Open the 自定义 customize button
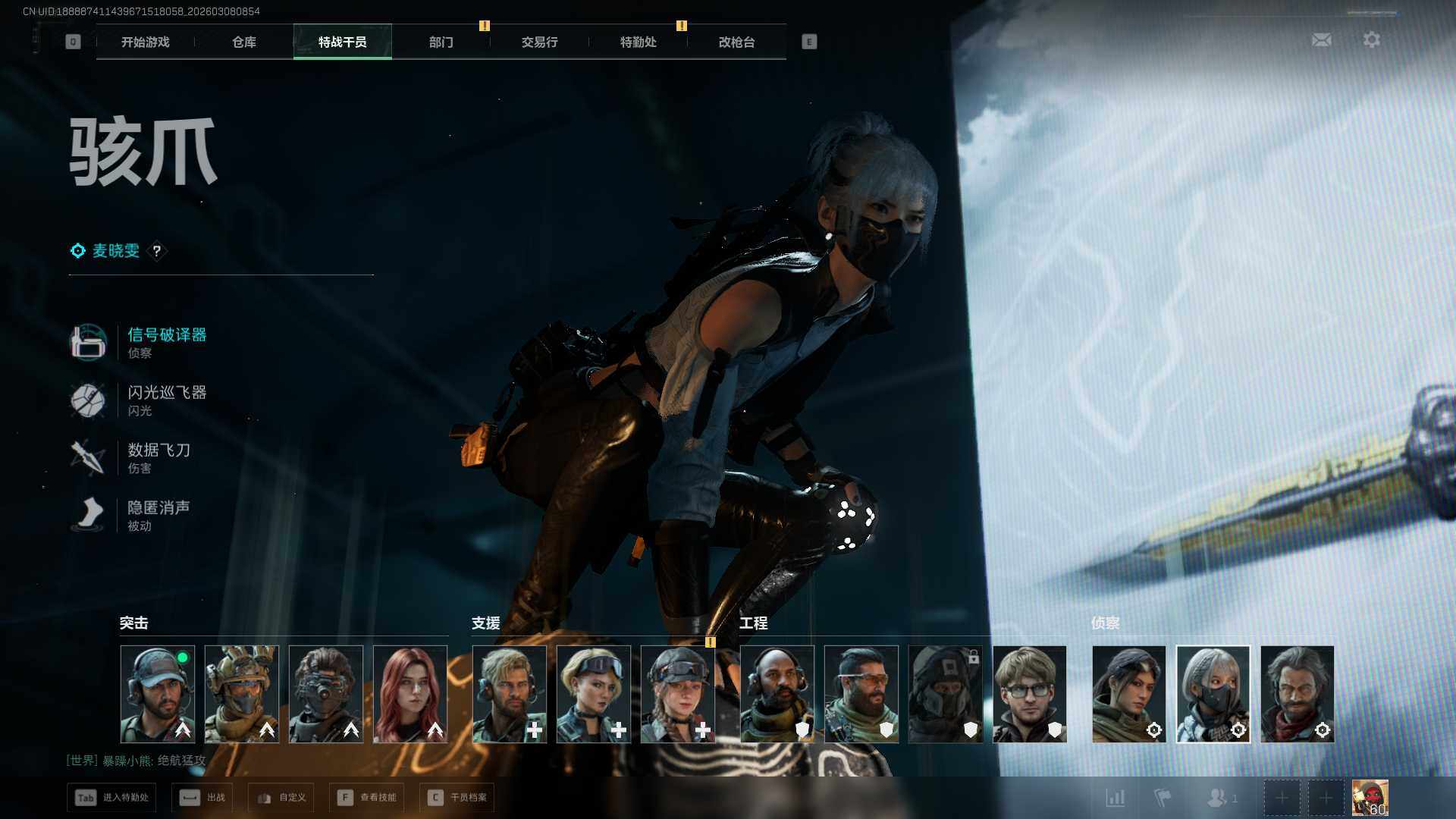This screenshot has height=819, width=1456. pos(281,798)
